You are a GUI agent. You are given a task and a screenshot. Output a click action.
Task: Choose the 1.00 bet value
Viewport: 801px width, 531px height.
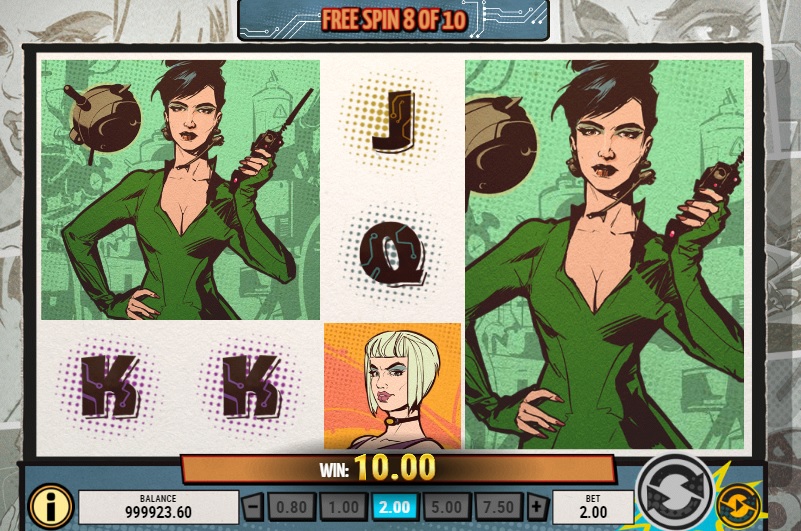342,505
